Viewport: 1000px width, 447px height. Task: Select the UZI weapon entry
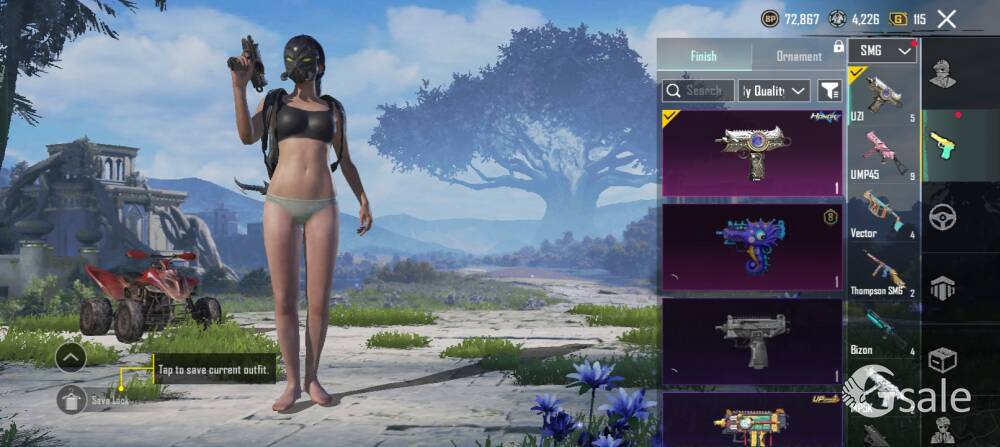point(883,96)
